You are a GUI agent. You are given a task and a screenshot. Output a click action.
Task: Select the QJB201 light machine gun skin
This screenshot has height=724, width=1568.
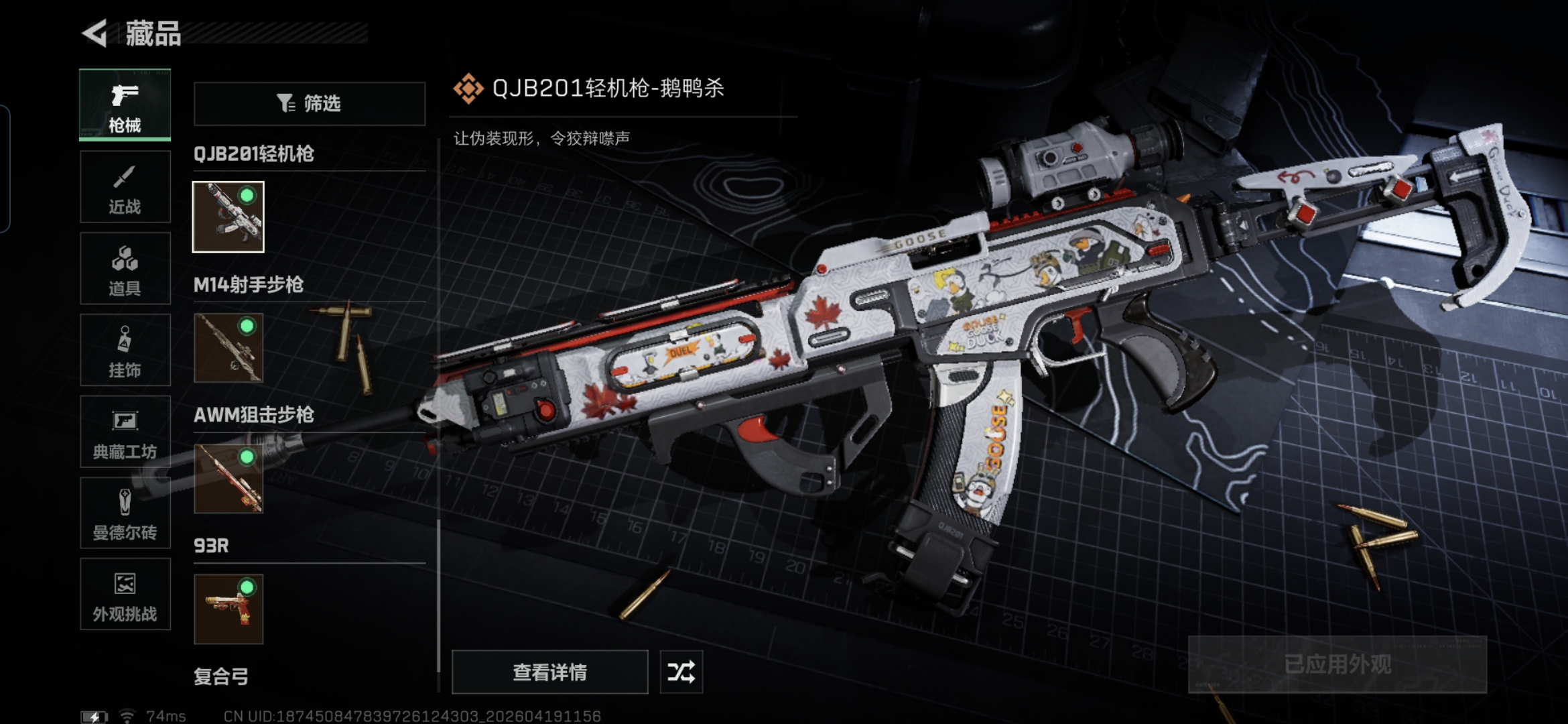click(x=228, y=217)
